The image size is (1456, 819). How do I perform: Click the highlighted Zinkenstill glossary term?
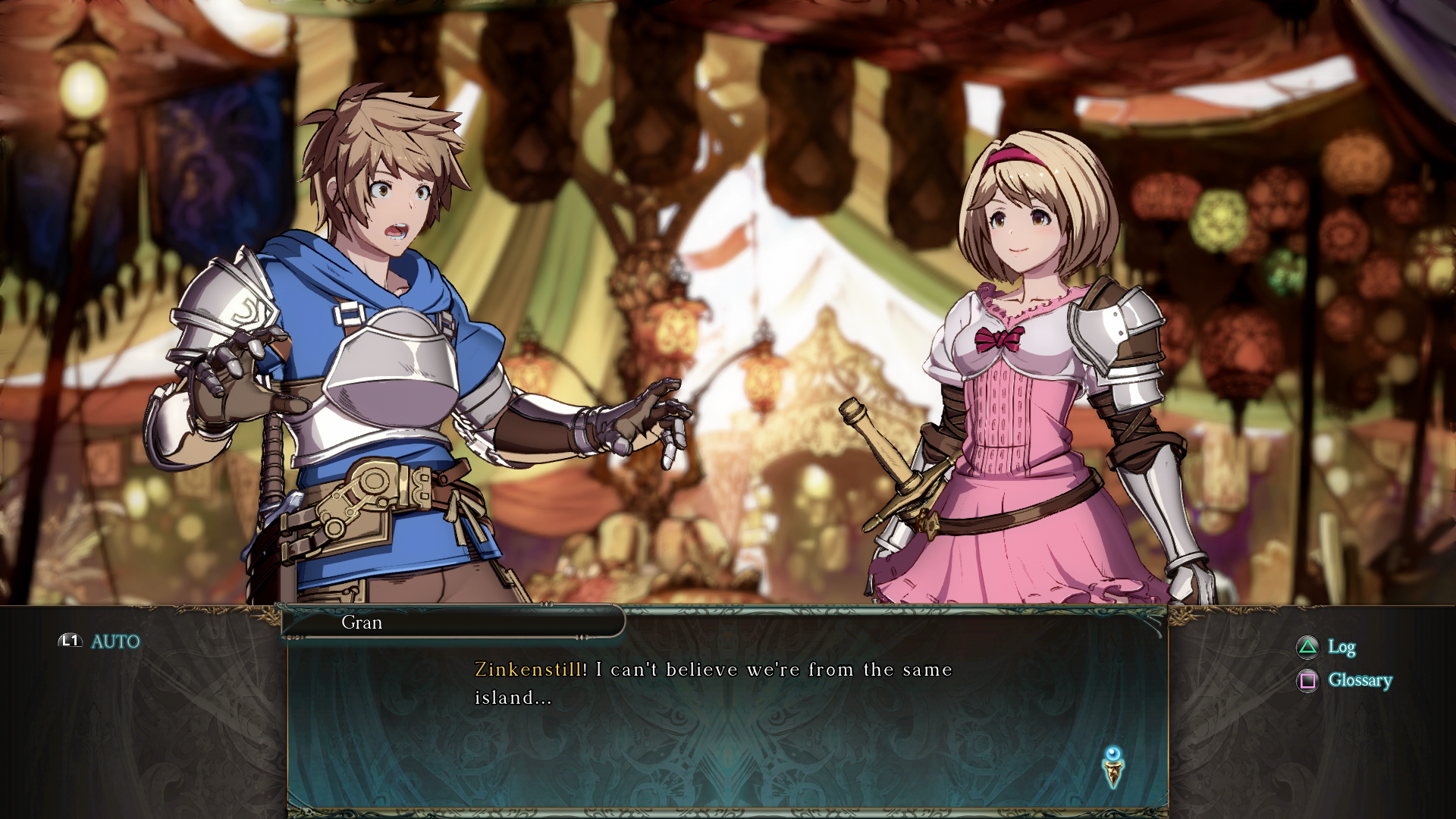click(528, 670)
